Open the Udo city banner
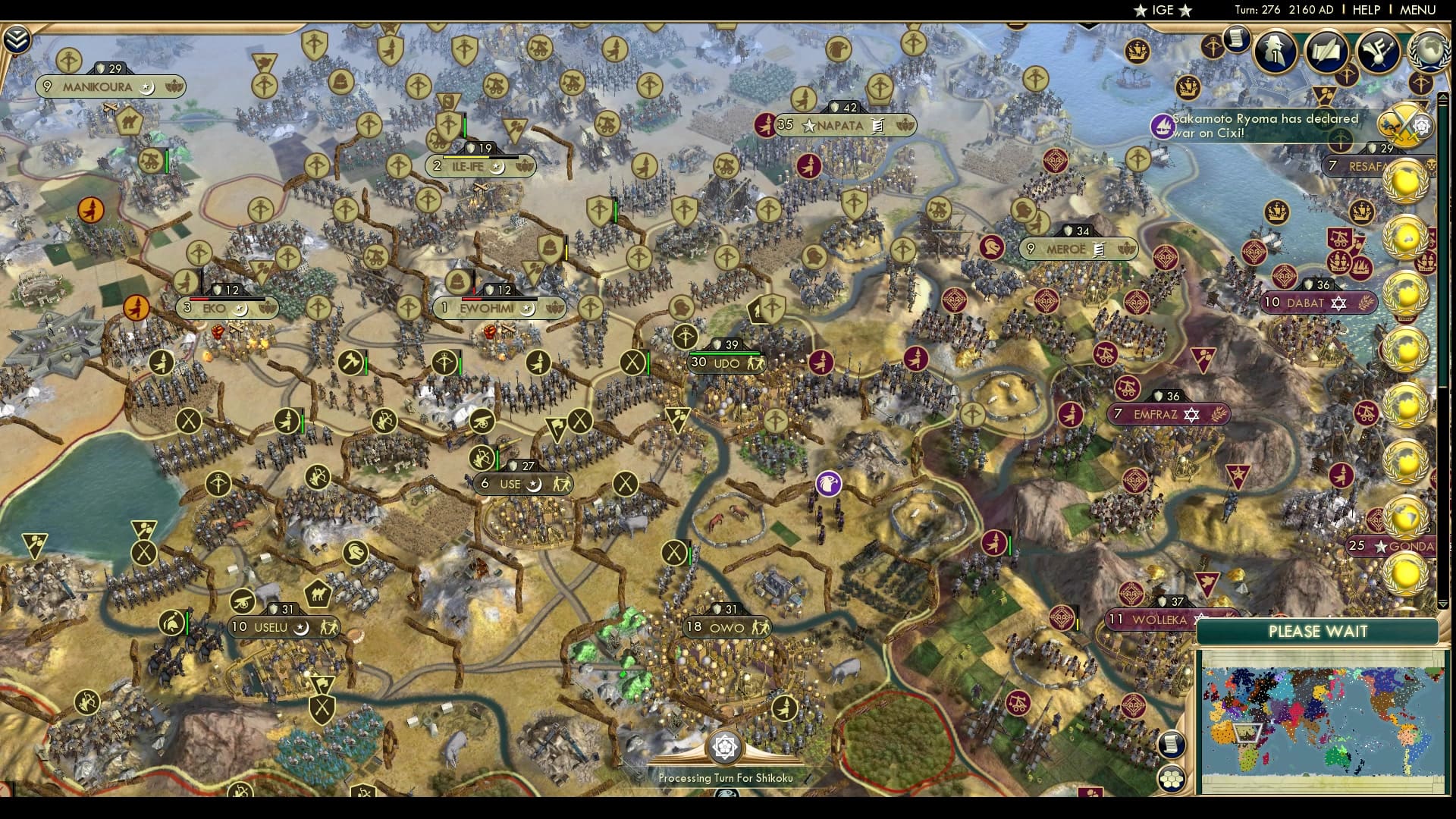 pos(726,363)
